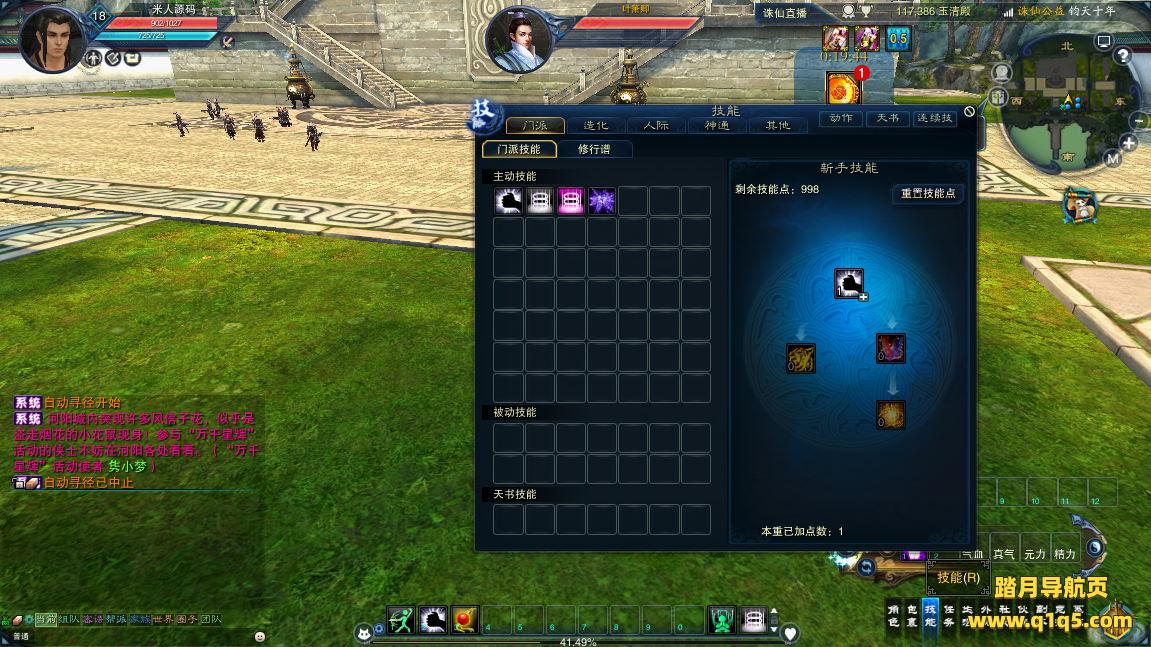The height and width of the screenshot is (647, 1151).
Task: Select the purple crystal active skill icon
Action: (602, 201)
